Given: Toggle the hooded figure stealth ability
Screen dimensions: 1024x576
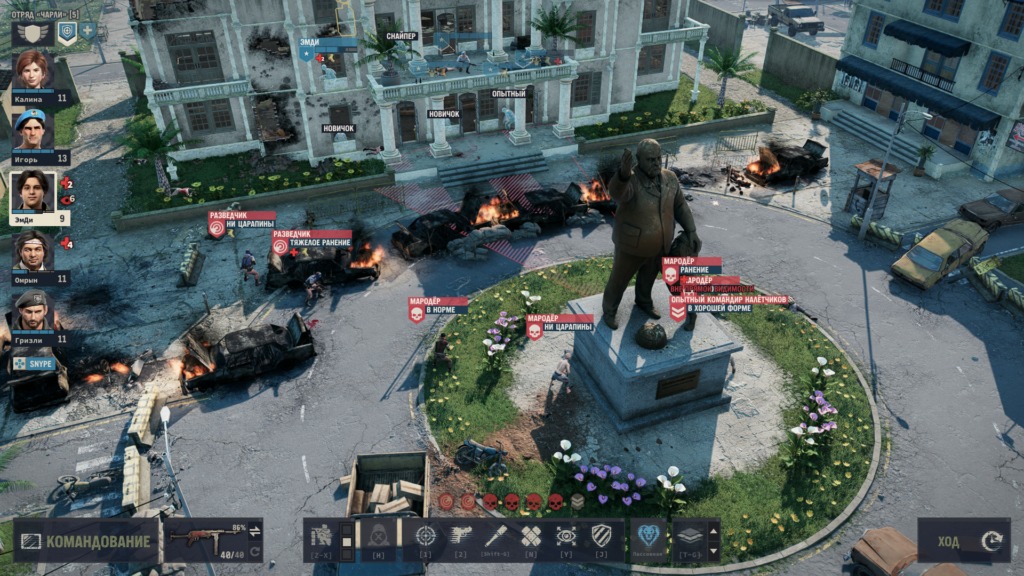Looking at the screenshot, I should 379,536.
